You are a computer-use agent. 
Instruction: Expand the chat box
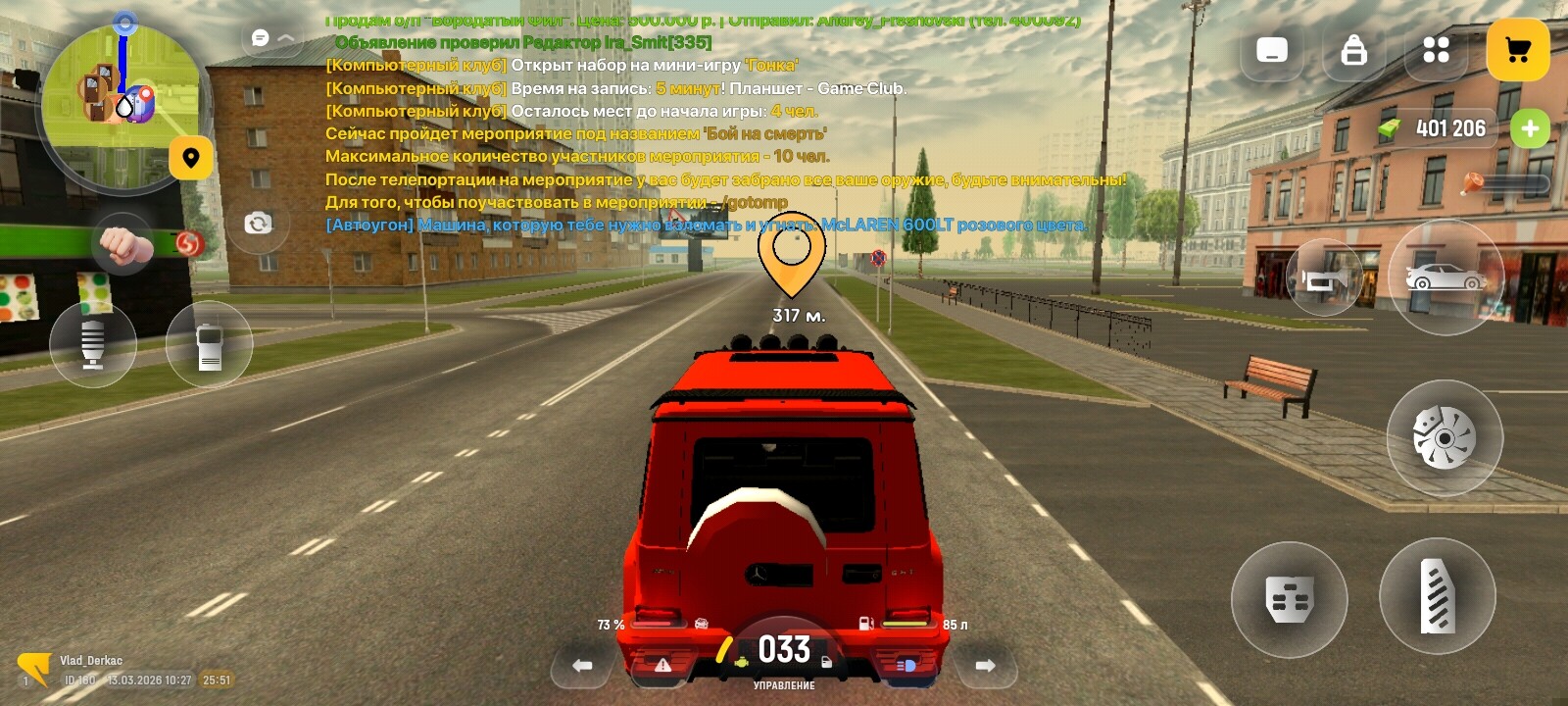(273, 38)
